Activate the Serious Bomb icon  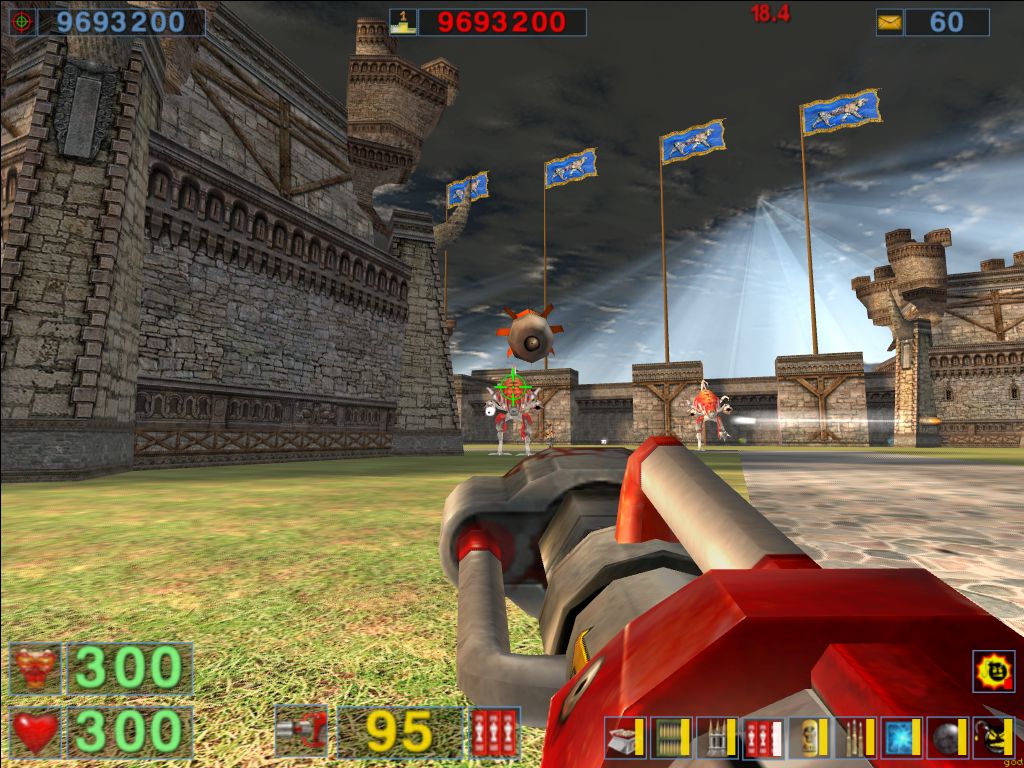(x=992, y=737)
